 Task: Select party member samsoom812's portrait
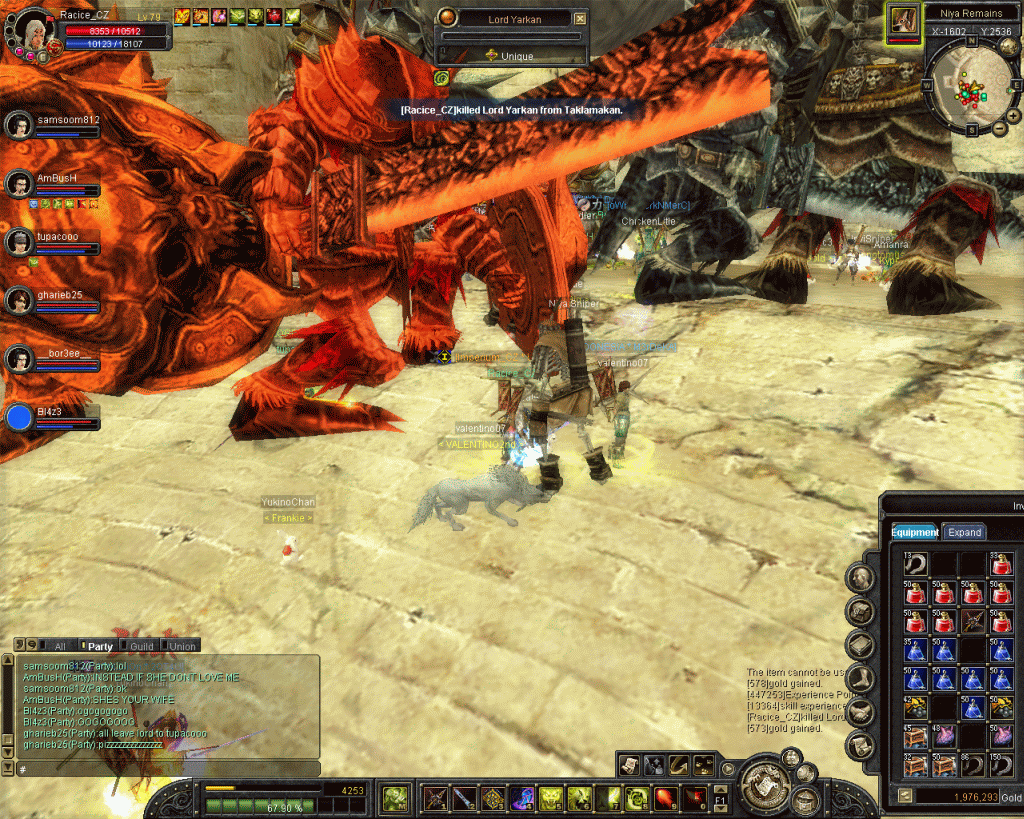[x=19, y=126]
